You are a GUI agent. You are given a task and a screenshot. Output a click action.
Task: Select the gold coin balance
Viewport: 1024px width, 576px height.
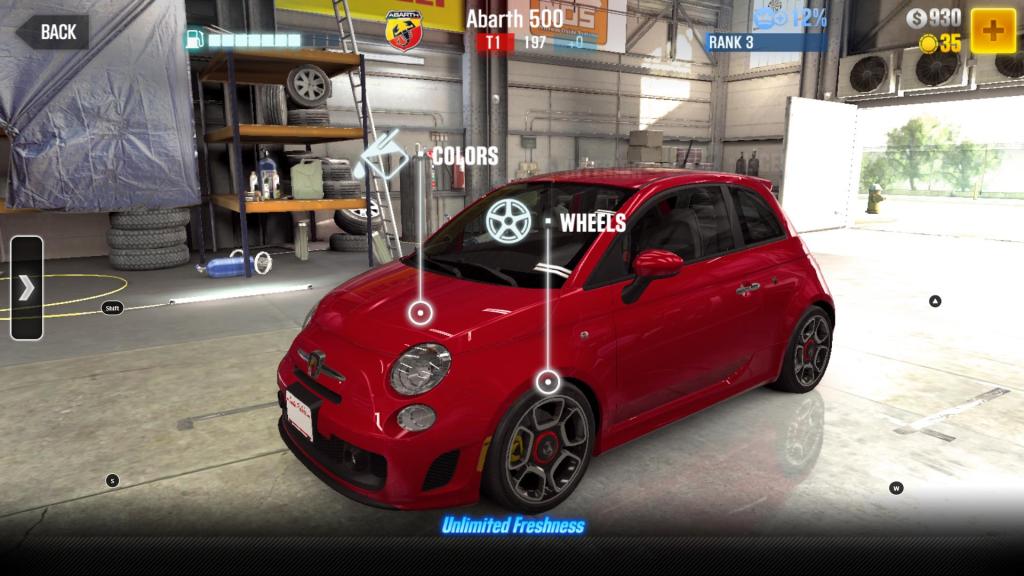pyautogui.click(x=940, y=43)
